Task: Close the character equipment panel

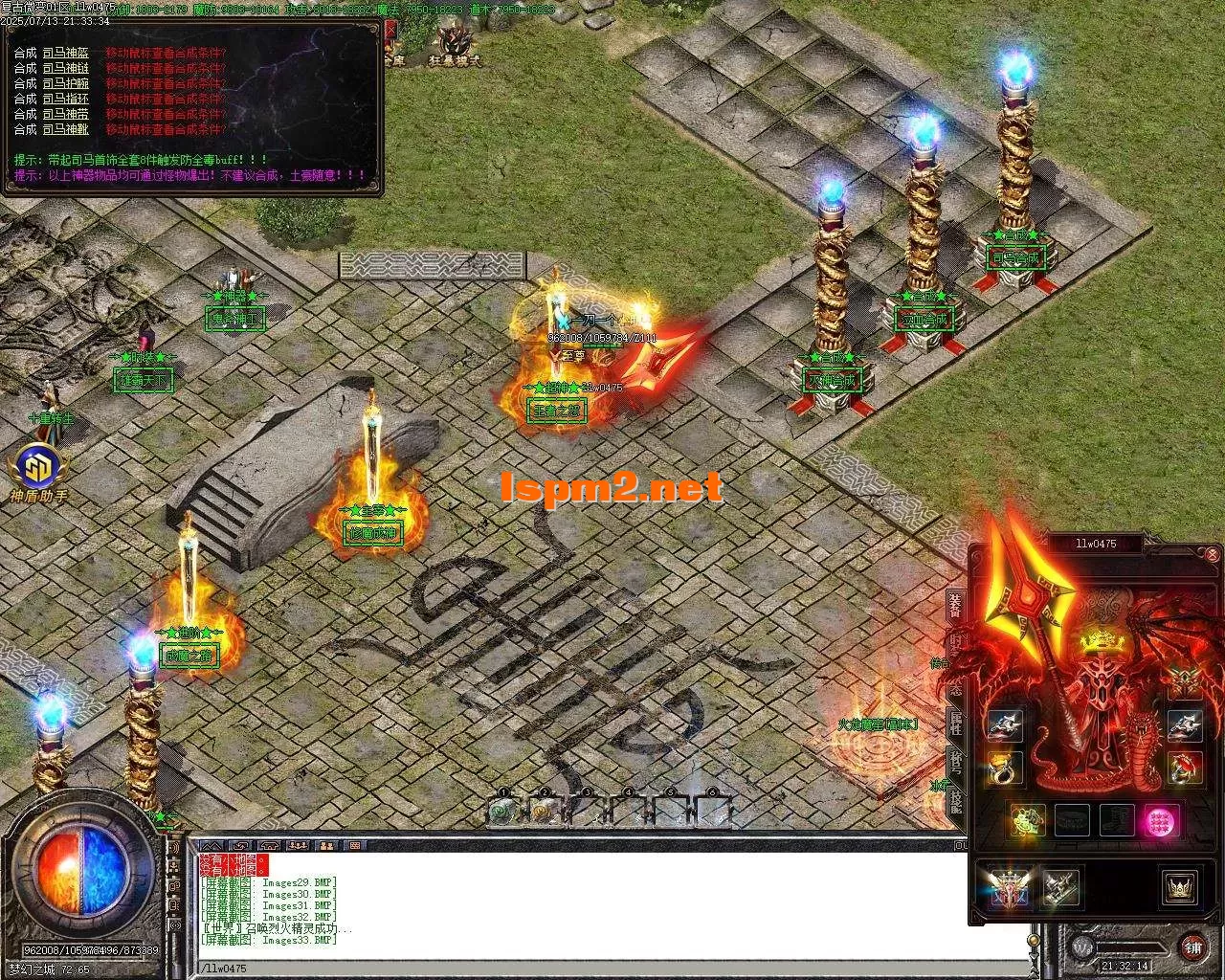Action: point(1213,554)
